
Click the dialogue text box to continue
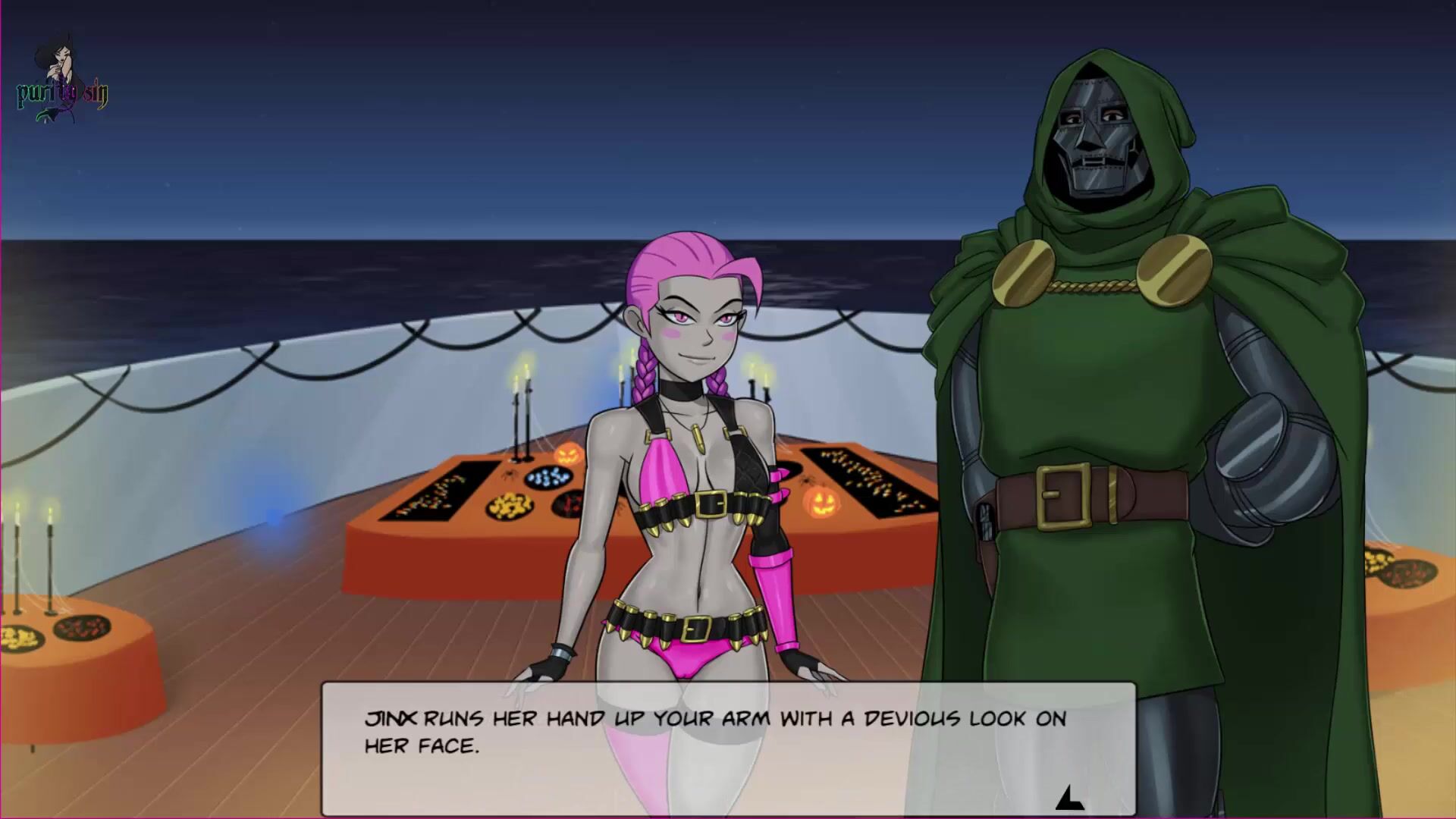point(728,748)
